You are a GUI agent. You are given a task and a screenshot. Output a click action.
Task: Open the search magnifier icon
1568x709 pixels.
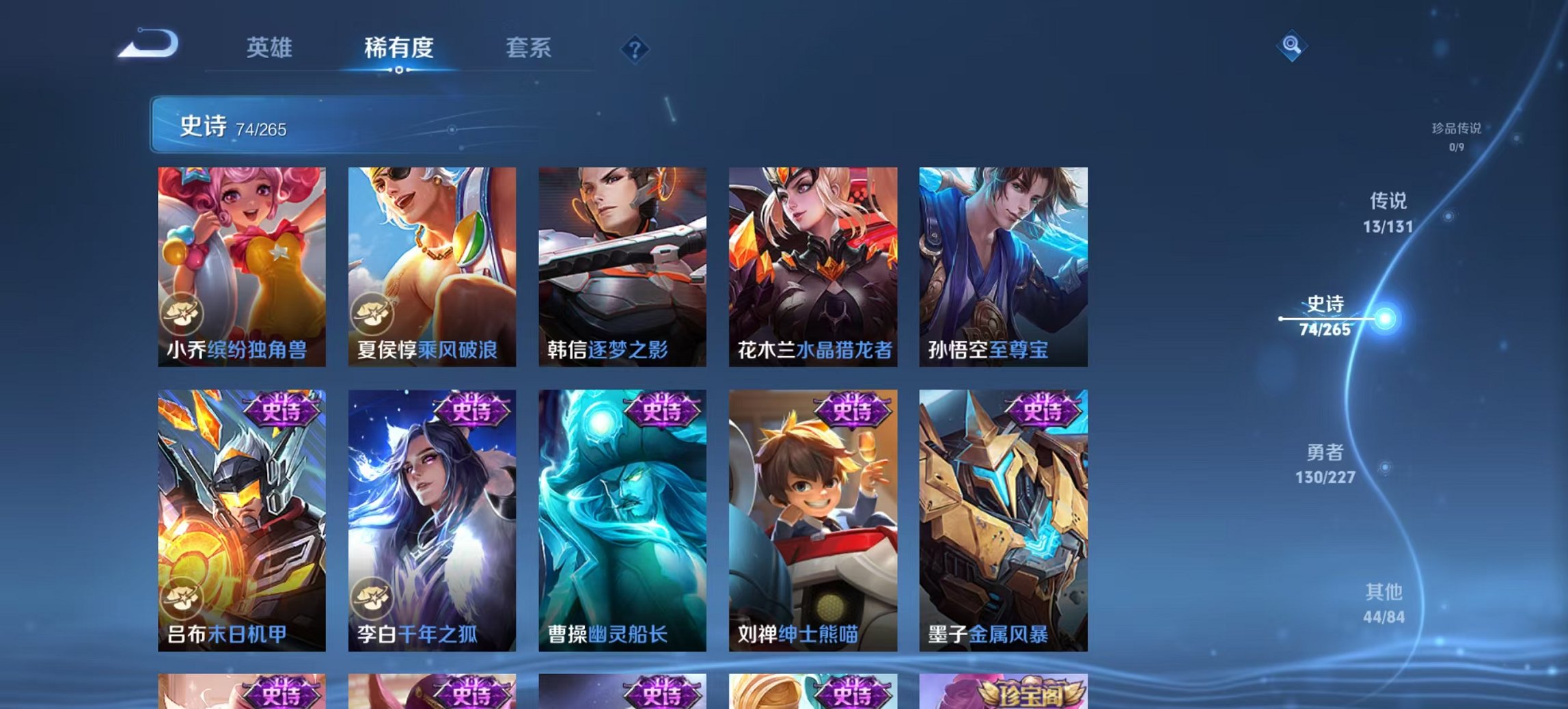(1293, 46)
